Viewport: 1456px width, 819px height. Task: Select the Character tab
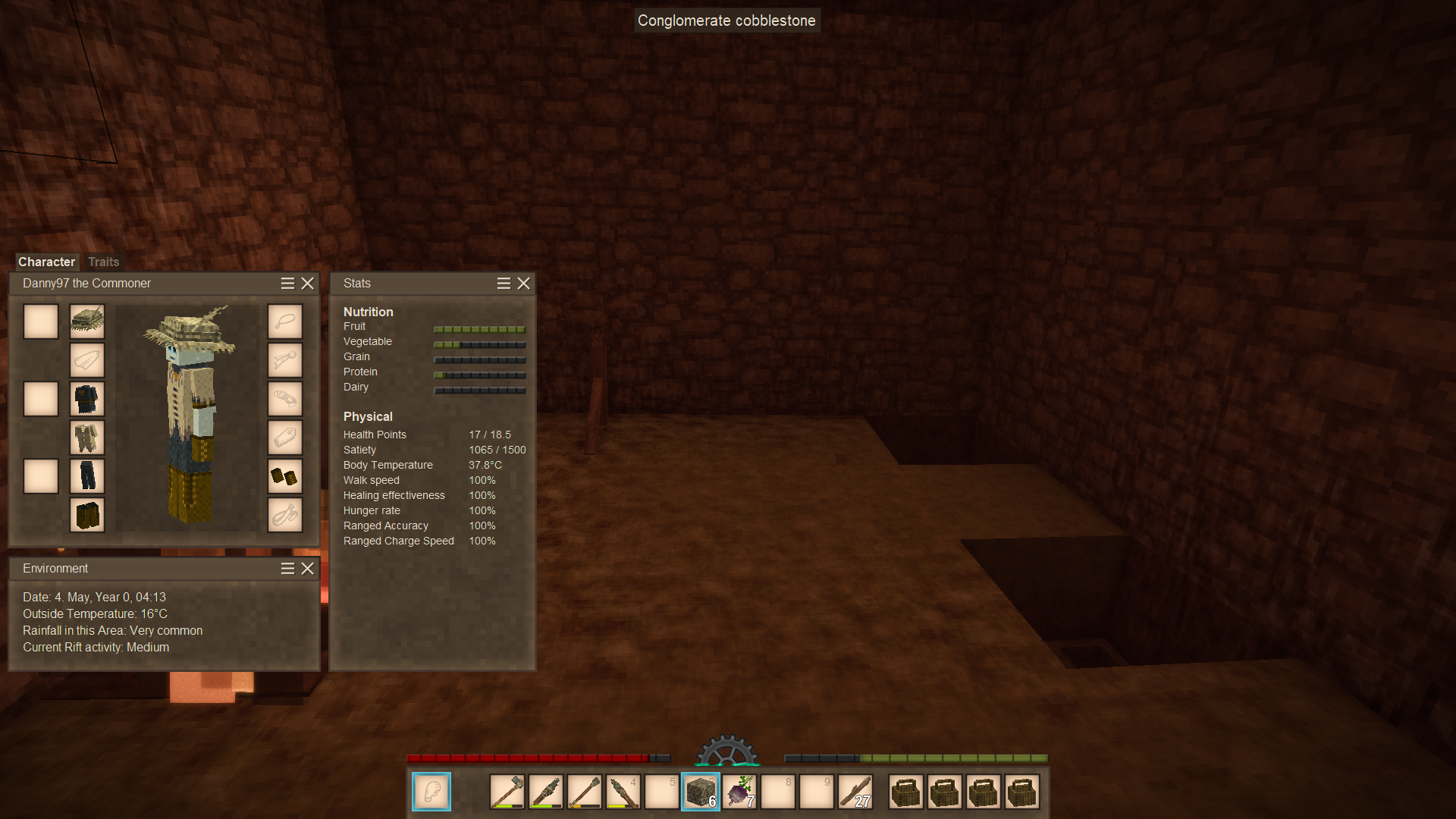coord(46,262)
